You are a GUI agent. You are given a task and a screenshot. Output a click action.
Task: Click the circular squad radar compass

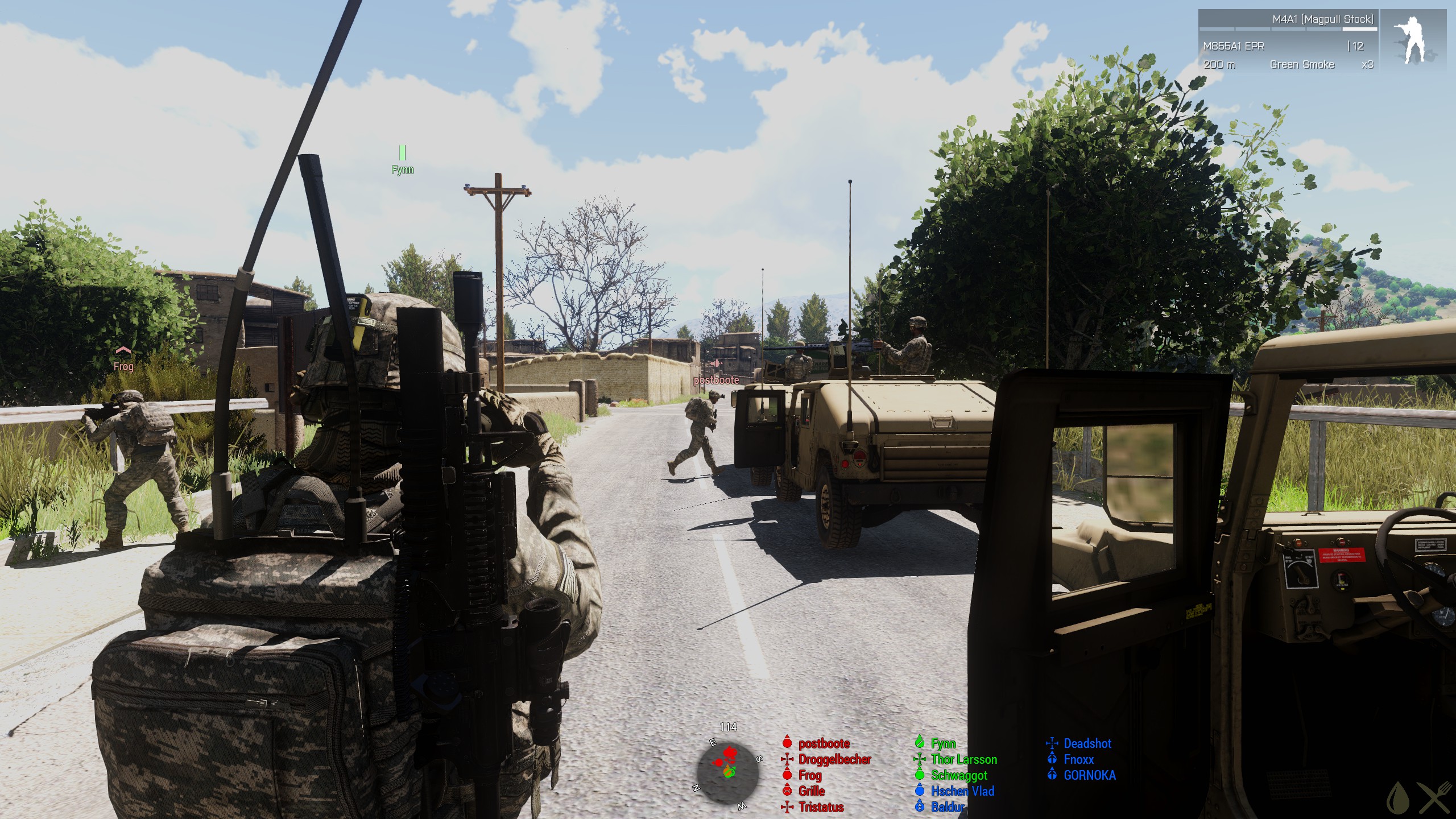(728, 772)
